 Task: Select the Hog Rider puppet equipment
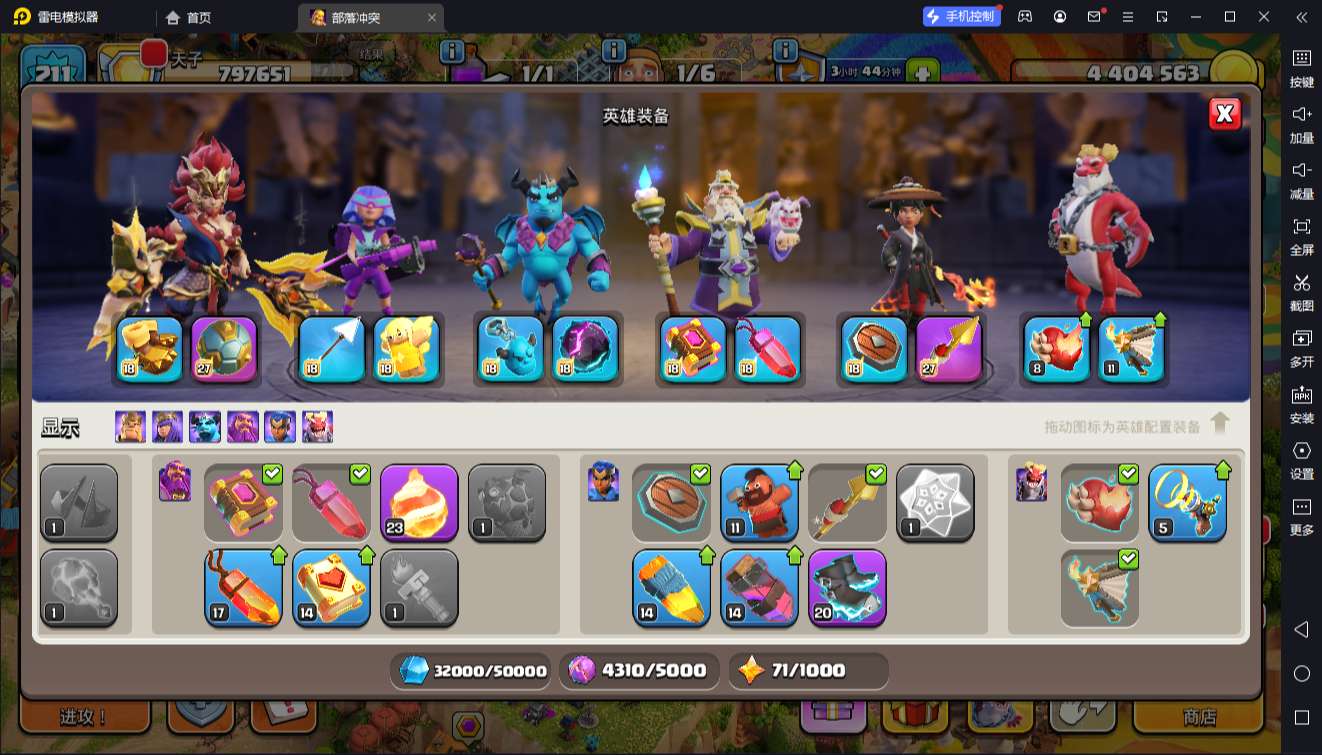coord(759,502)
